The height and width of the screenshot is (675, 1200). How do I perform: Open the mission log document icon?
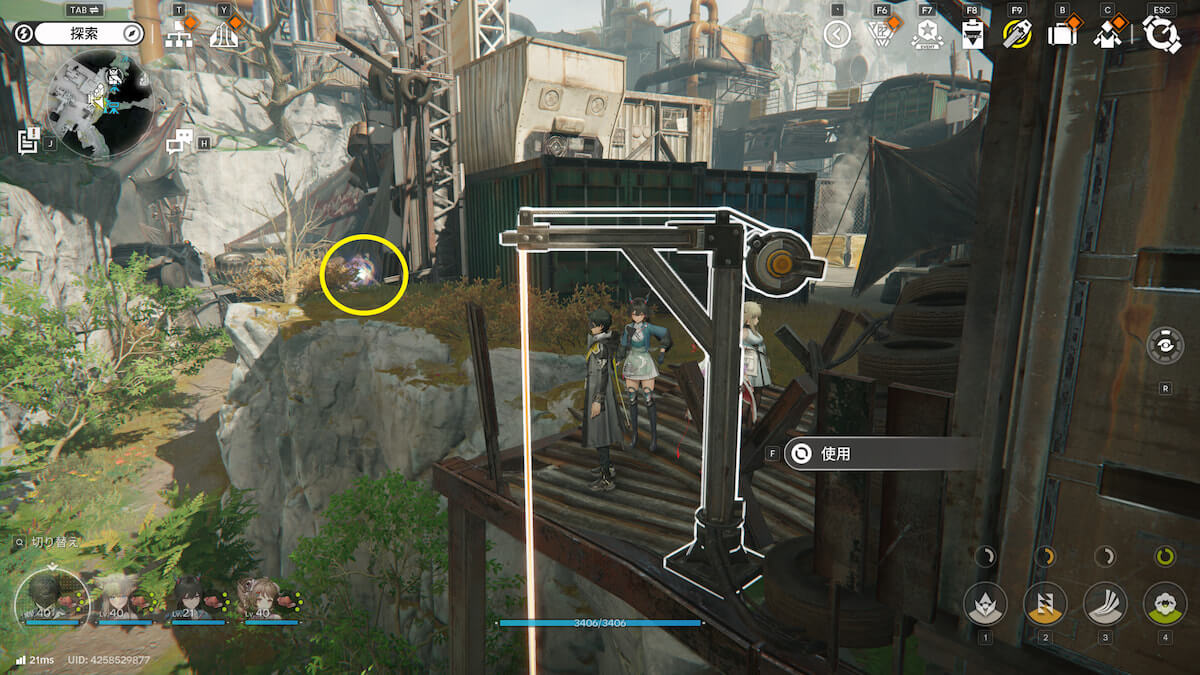pyautogui.click(x=28, y=142)
